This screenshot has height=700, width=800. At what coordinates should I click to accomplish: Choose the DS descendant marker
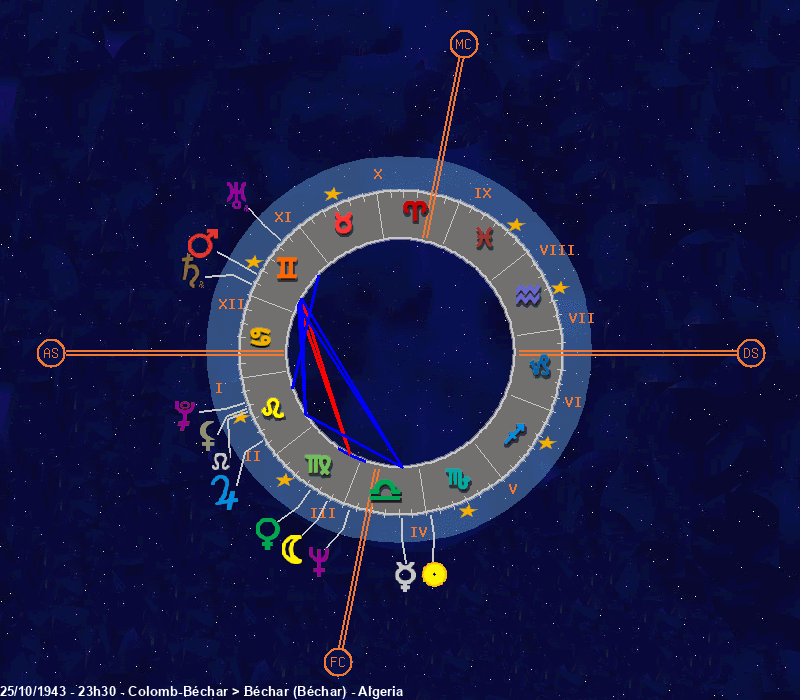click(751, 353)
